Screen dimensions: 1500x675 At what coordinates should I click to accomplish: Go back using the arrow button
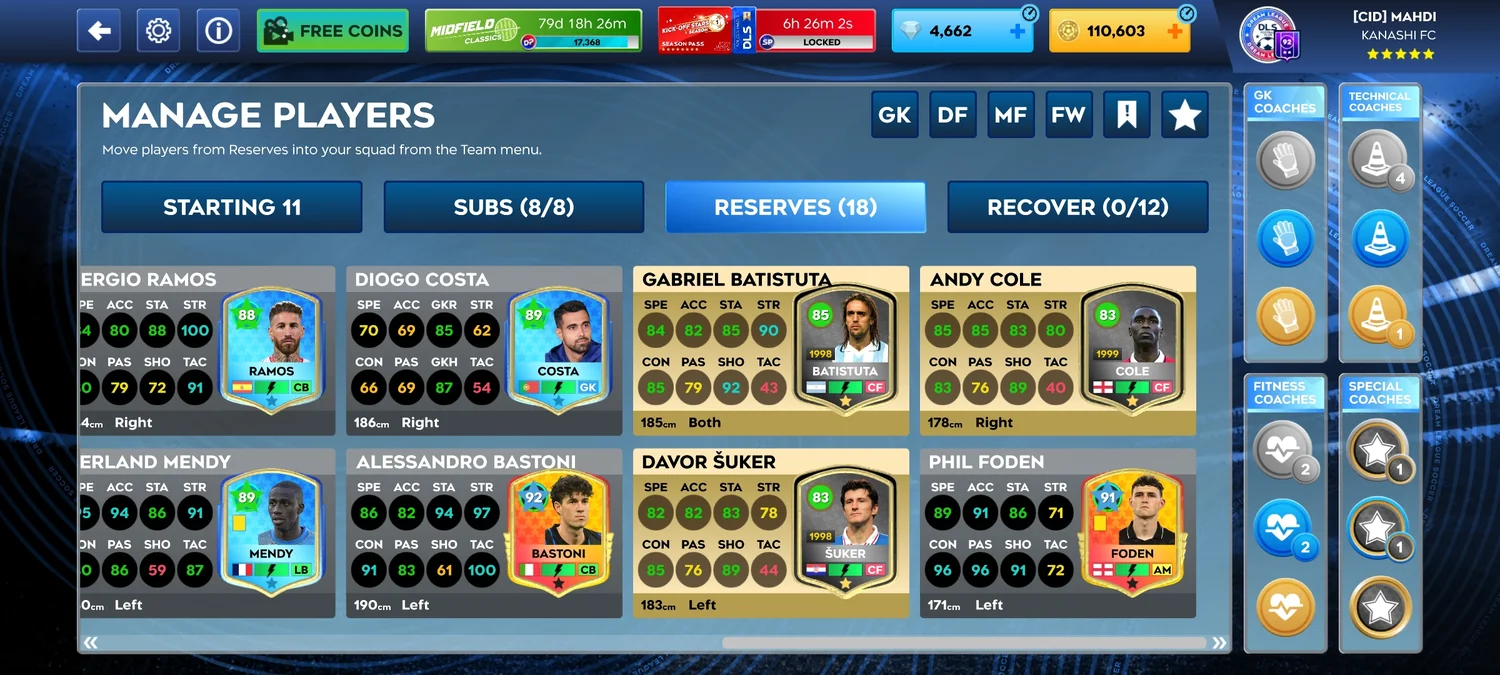[x=99, y=31]
